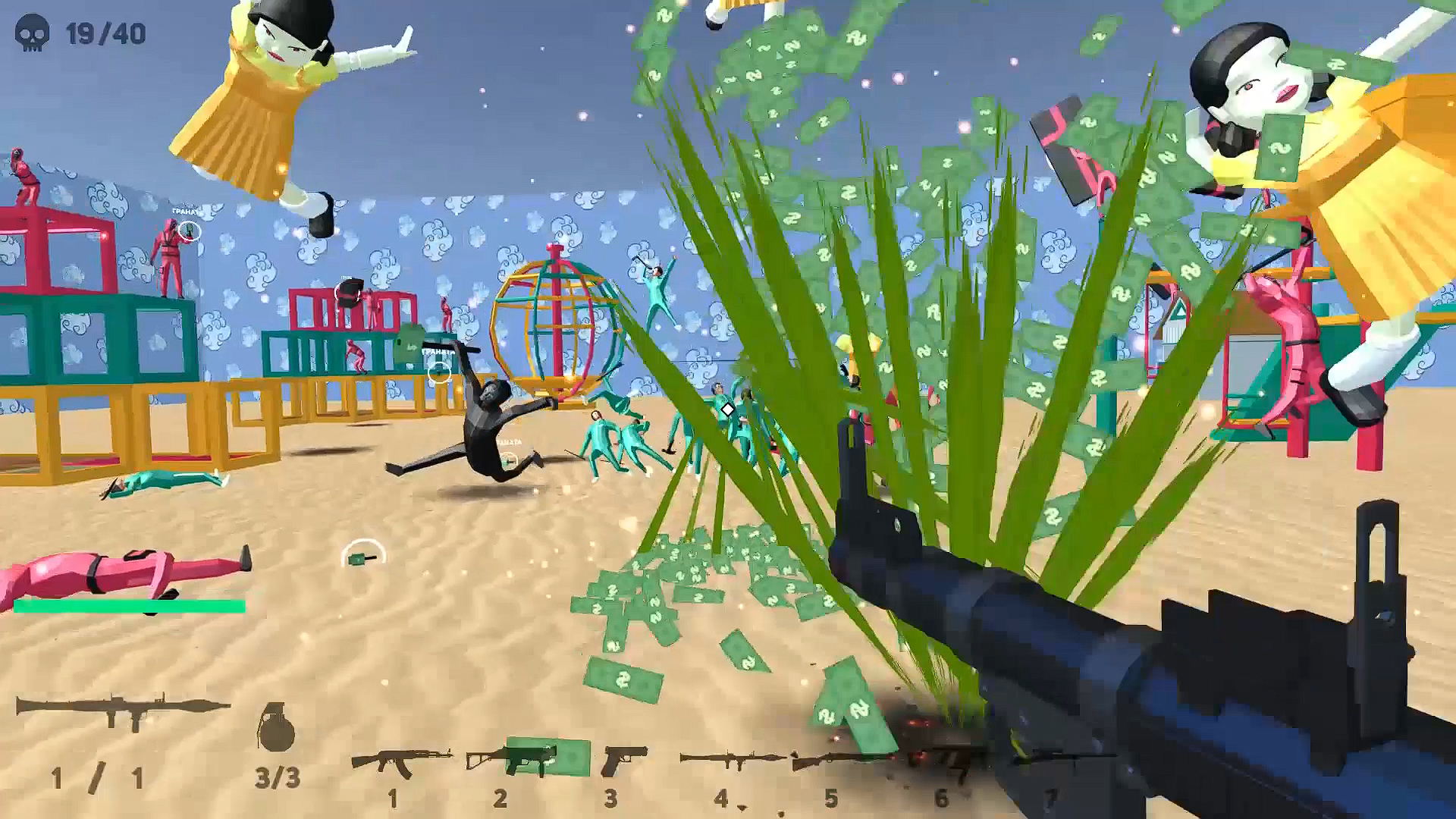Click the number 1 under the AK-47 icon
The height and width of the screenshot is (819, 1456).
394,798
